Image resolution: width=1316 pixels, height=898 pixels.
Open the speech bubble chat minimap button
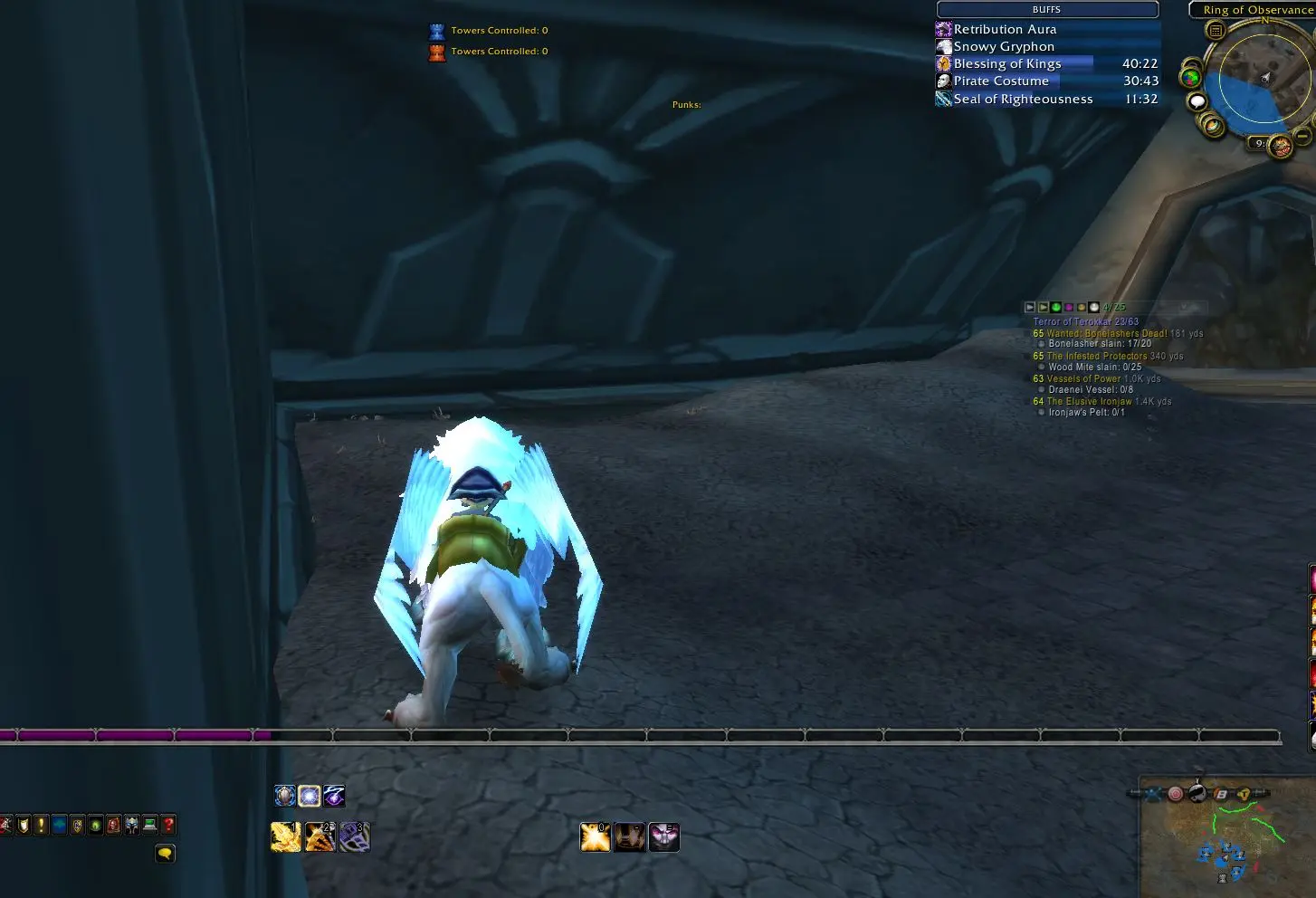(1197, 101)
